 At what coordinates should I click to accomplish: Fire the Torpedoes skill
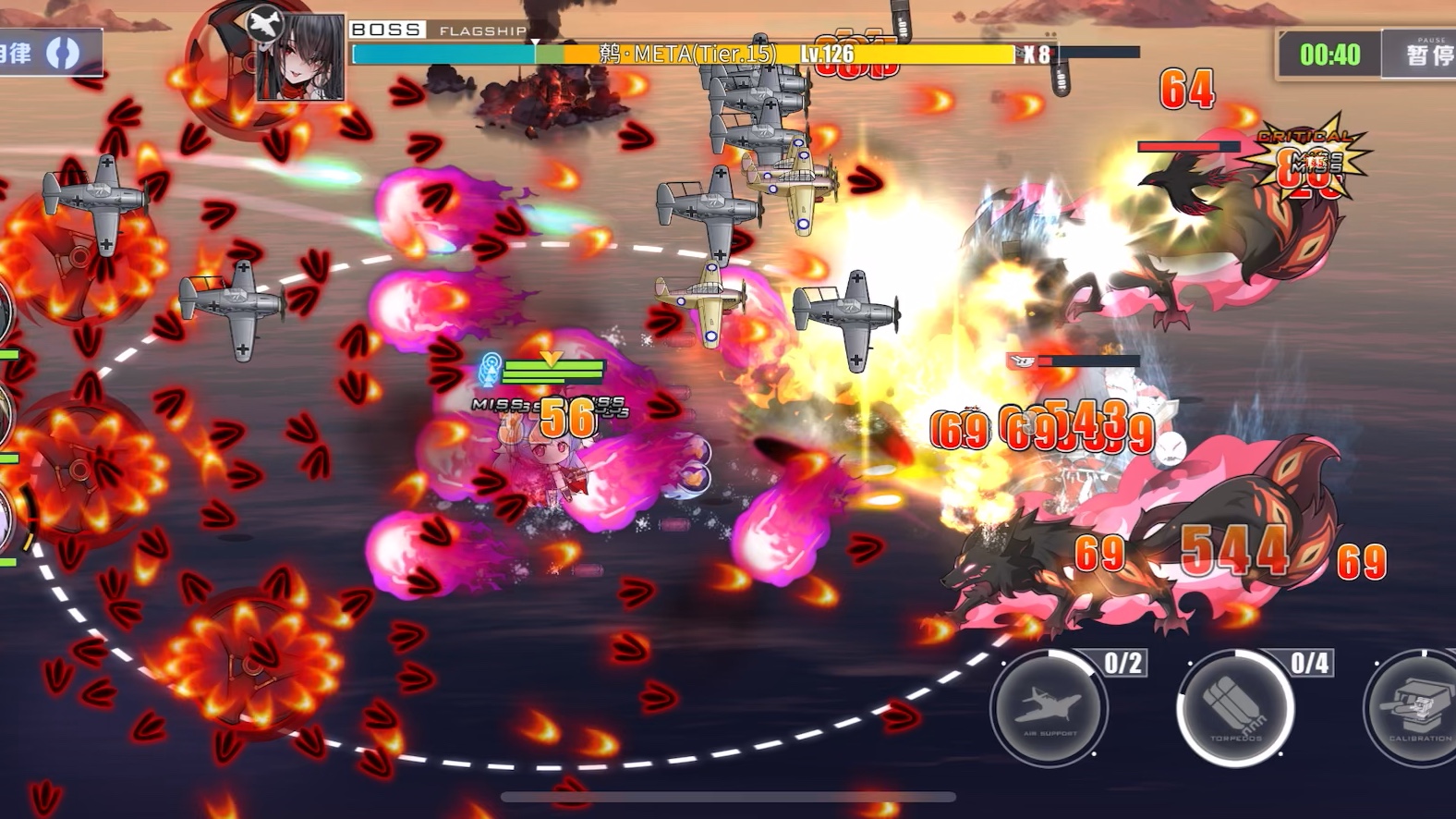pyautogui.click(x=1235, y=708)
